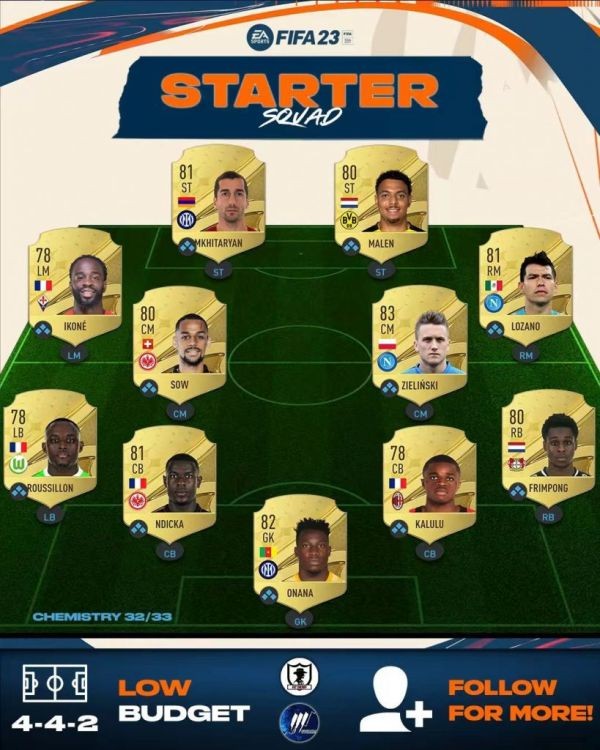Click the 4-4-2 formation pitch icon
This screenshot has width=600, height=750.
(x=55, y=684)
